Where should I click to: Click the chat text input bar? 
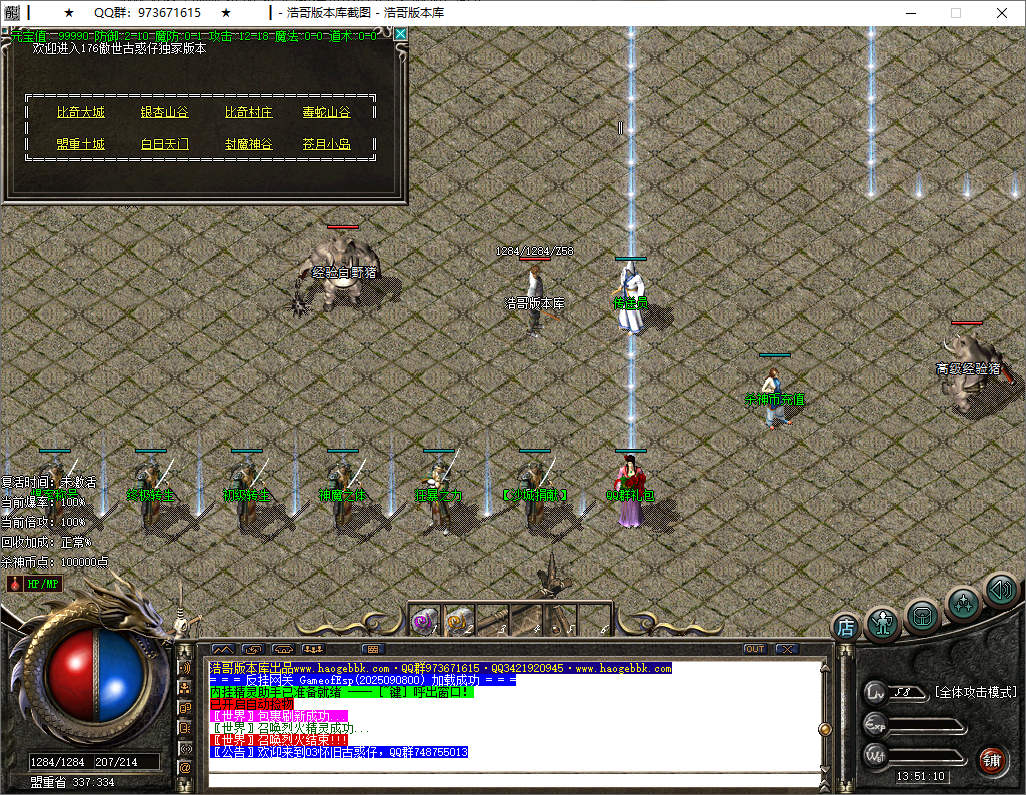click(510, 779)
